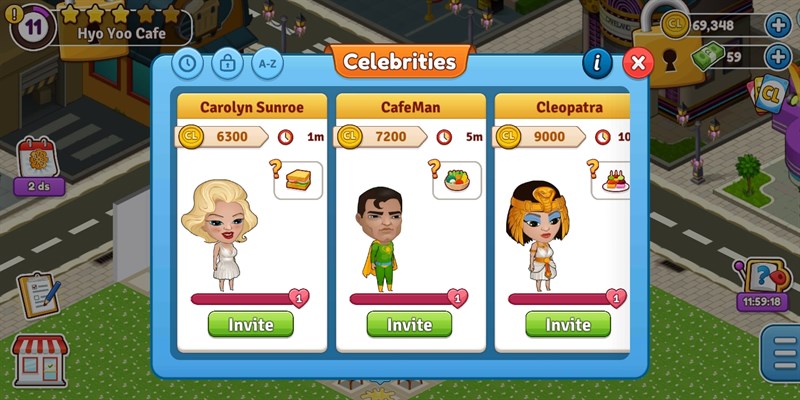Add more cash with plus button

tap(777, 56)
